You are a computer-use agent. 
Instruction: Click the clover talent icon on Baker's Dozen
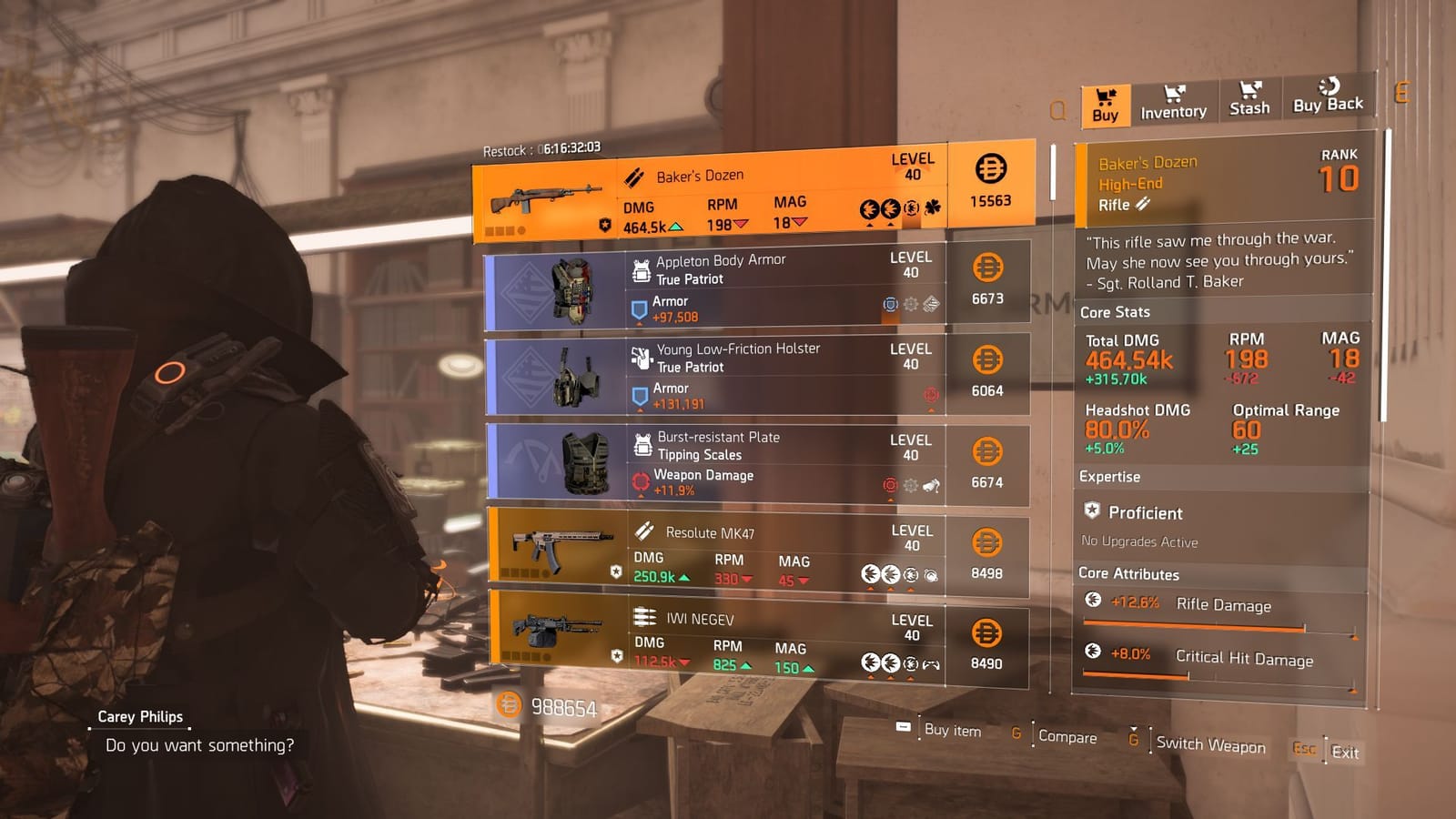931,206
